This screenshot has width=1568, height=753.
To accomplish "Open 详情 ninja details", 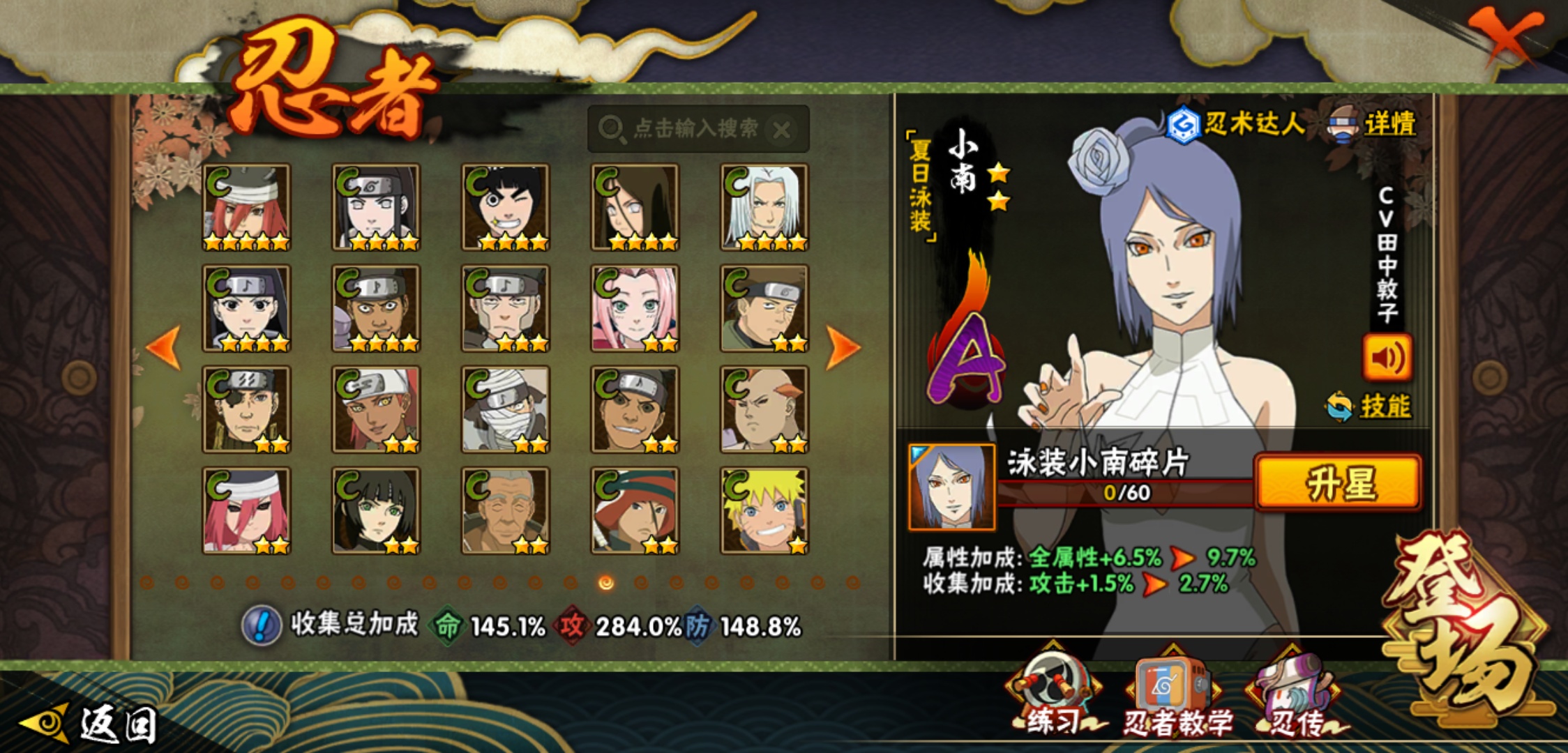I will [x=1374, y=125].
